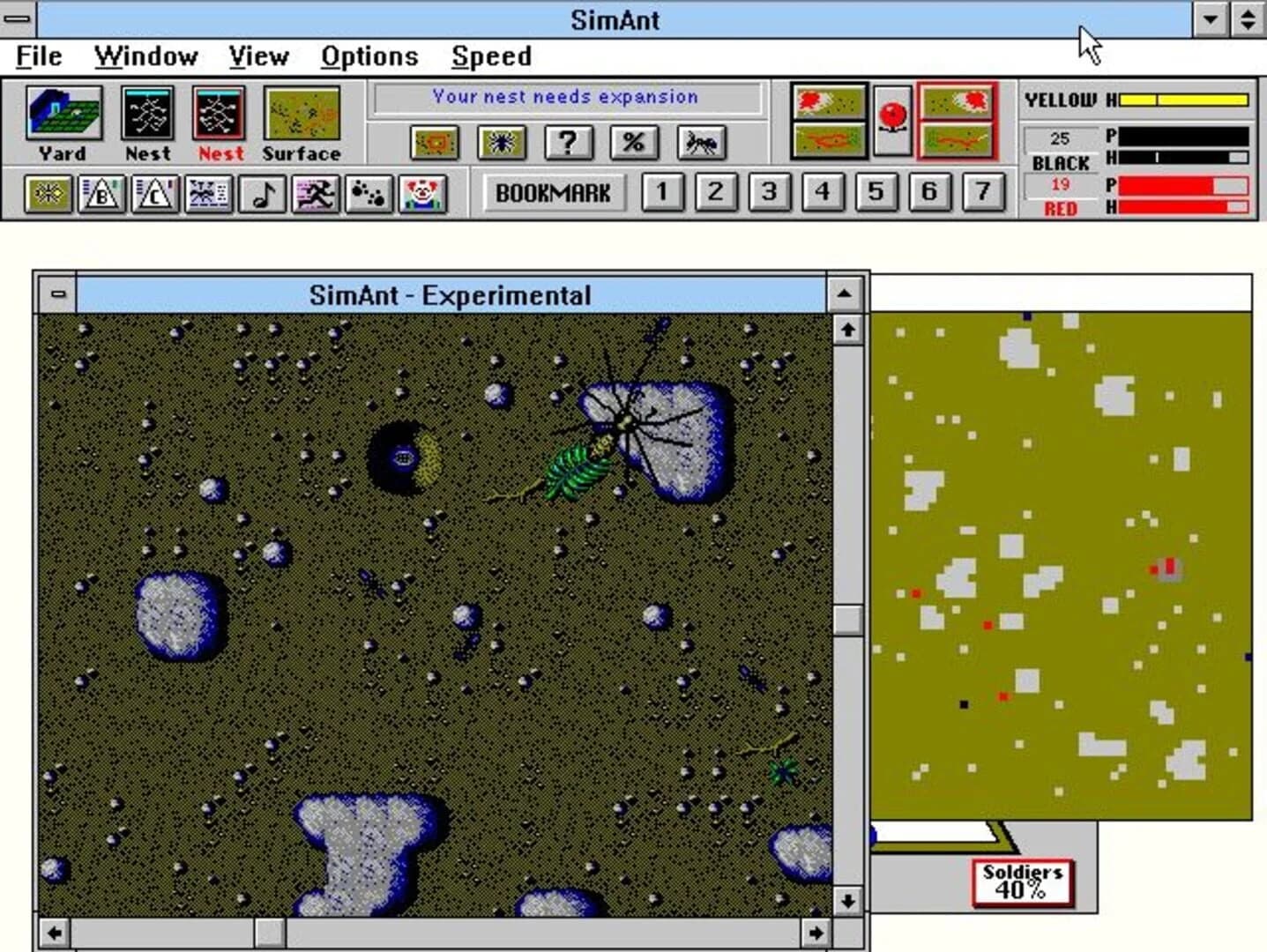Open the Experimental window control menu
Viewport: 1267px width, 952px height.
[56, 295]
